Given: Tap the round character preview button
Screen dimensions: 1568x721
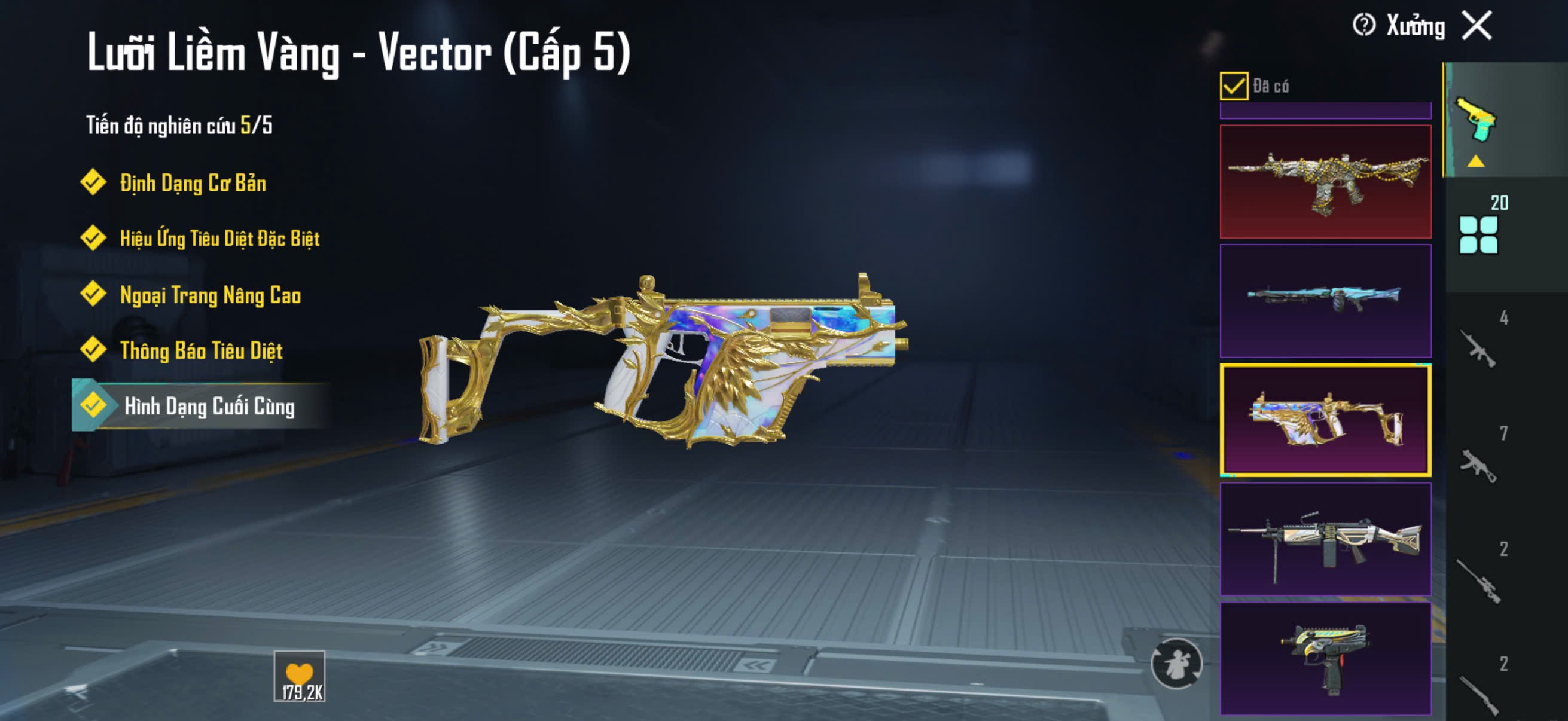Looking at the screenshot, I should pyautogui.click(x=1176, y=663).
